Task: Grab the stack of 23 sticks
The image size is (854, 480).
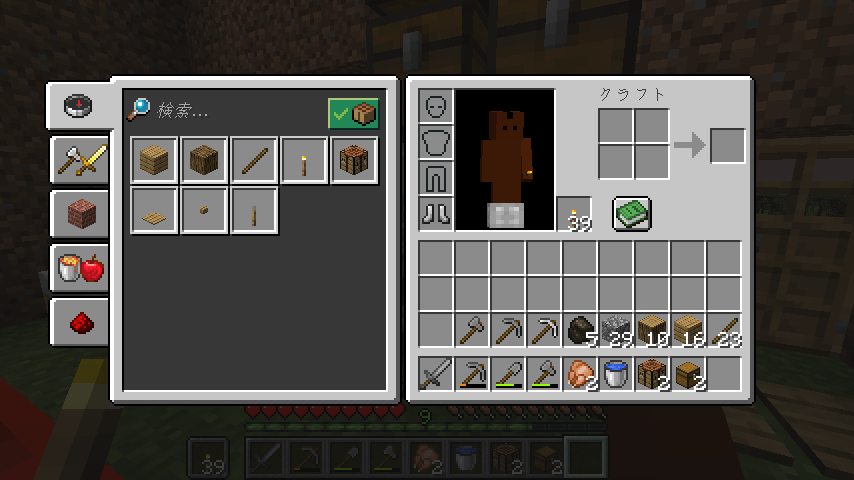Action: click(x=724, y=329)
